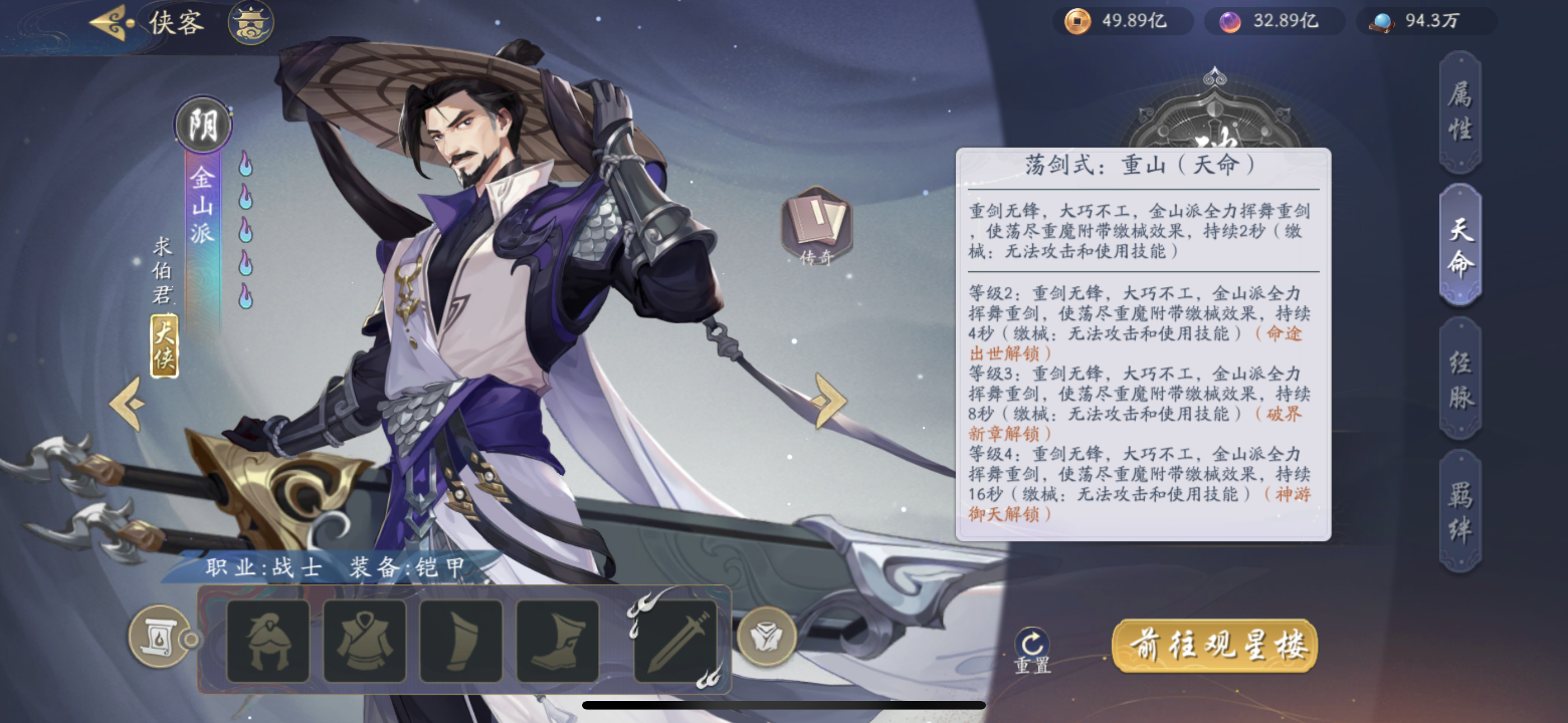Switch to the 属性 attributes tab
This screenshot has height=723, width=1568.
tap(1460, 112)
